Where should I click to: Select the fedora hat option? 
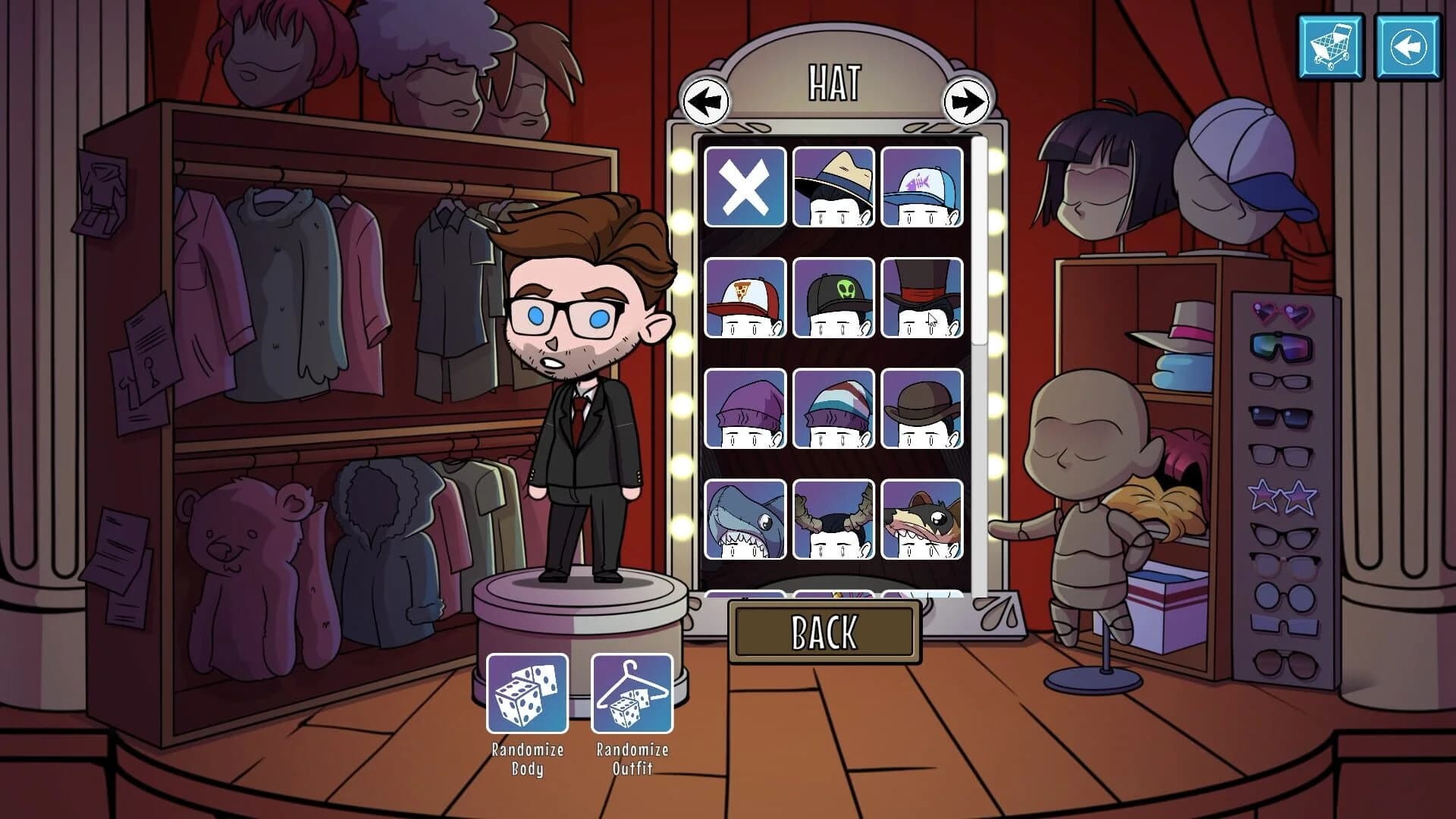(x=834, y=187)
